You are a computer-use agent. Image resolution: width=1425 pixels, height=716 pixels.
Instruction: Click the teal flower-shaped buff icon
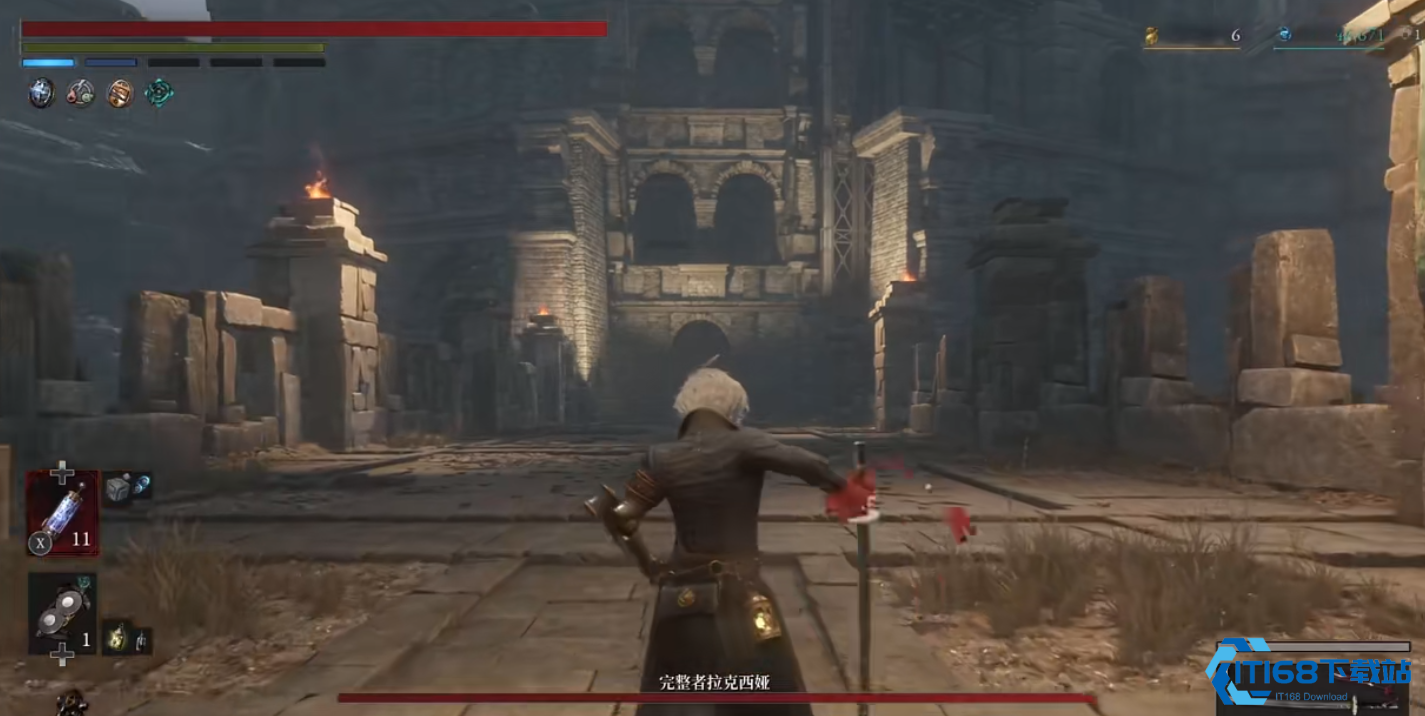(x=159, y=93)
